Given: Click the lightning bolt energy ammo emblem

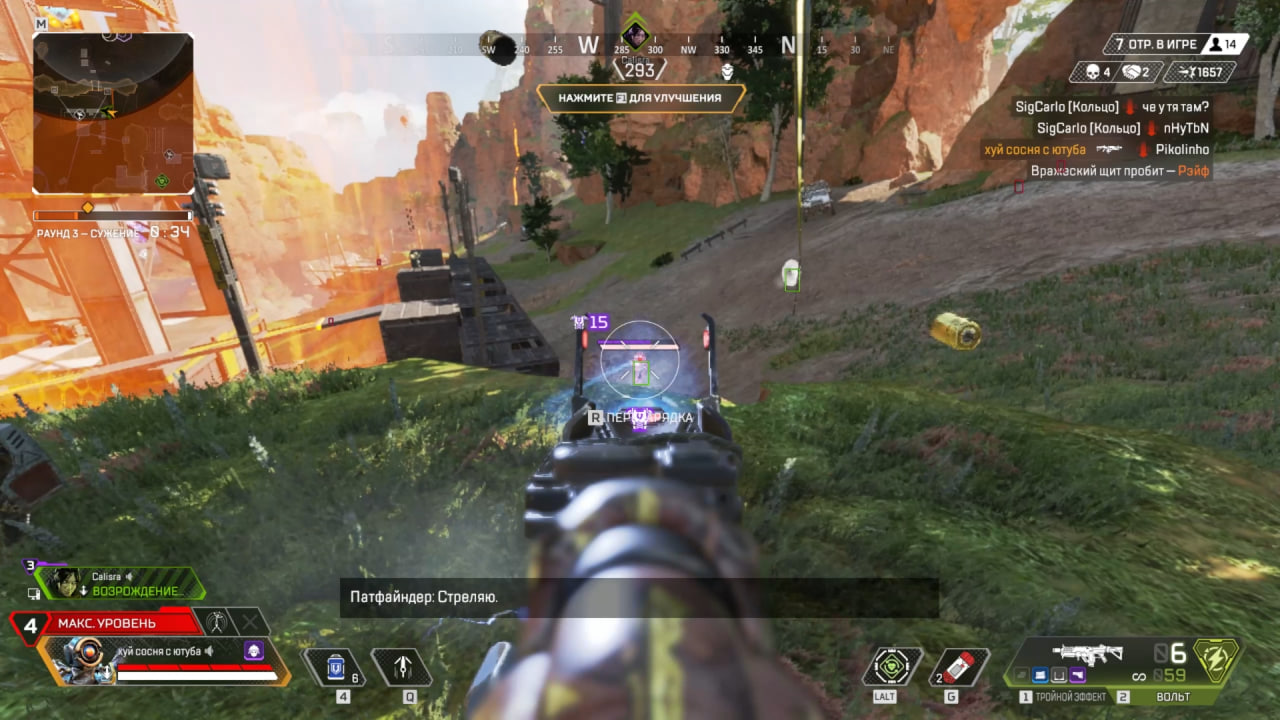Looking at the screenshot, I should 1217,660.
